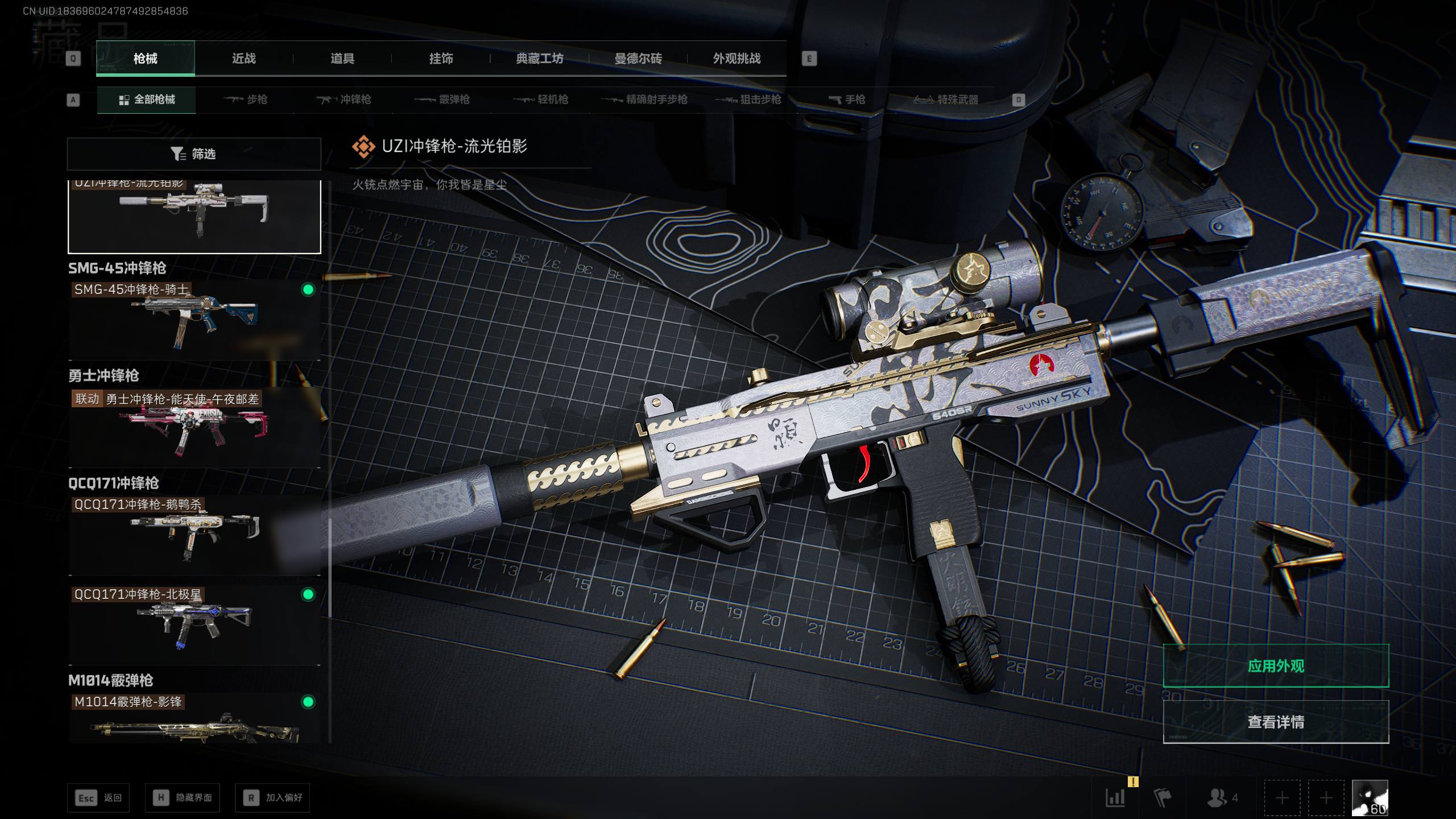Open the 道具 items tab

(342, 59)
